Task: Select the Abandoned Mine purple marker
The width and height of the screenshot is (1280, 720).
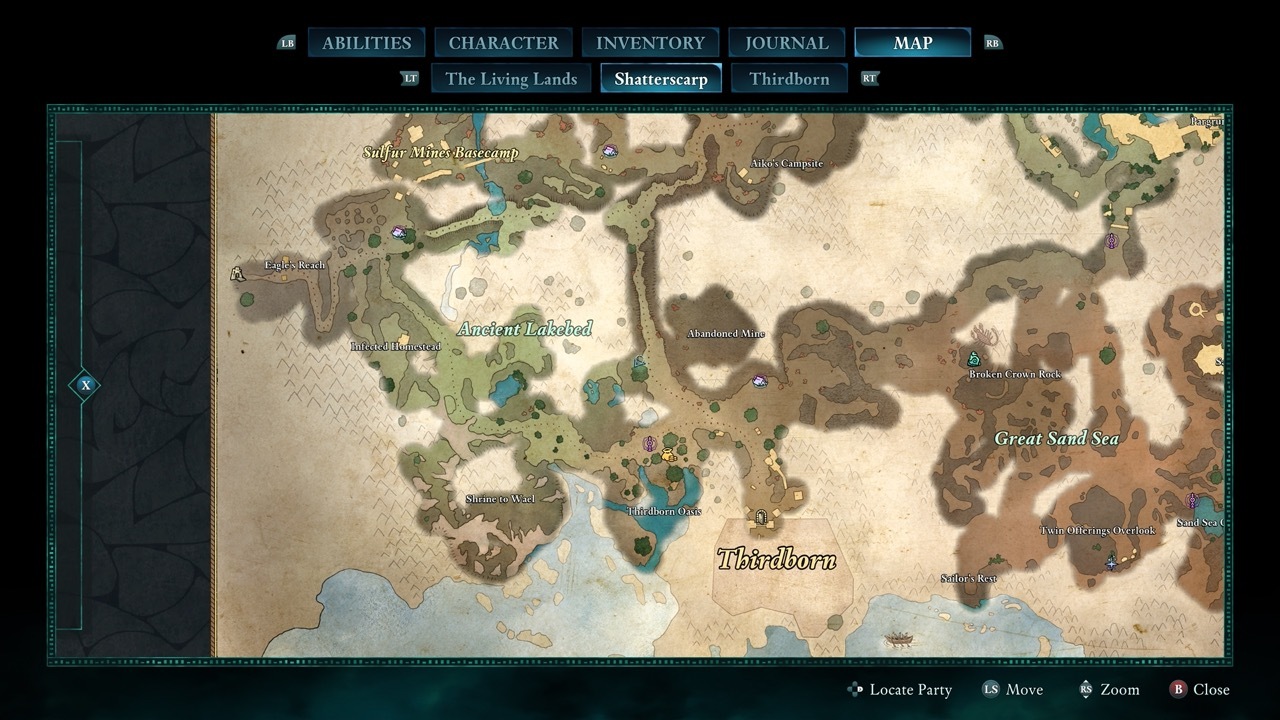Action: click(x=759, y=381)
